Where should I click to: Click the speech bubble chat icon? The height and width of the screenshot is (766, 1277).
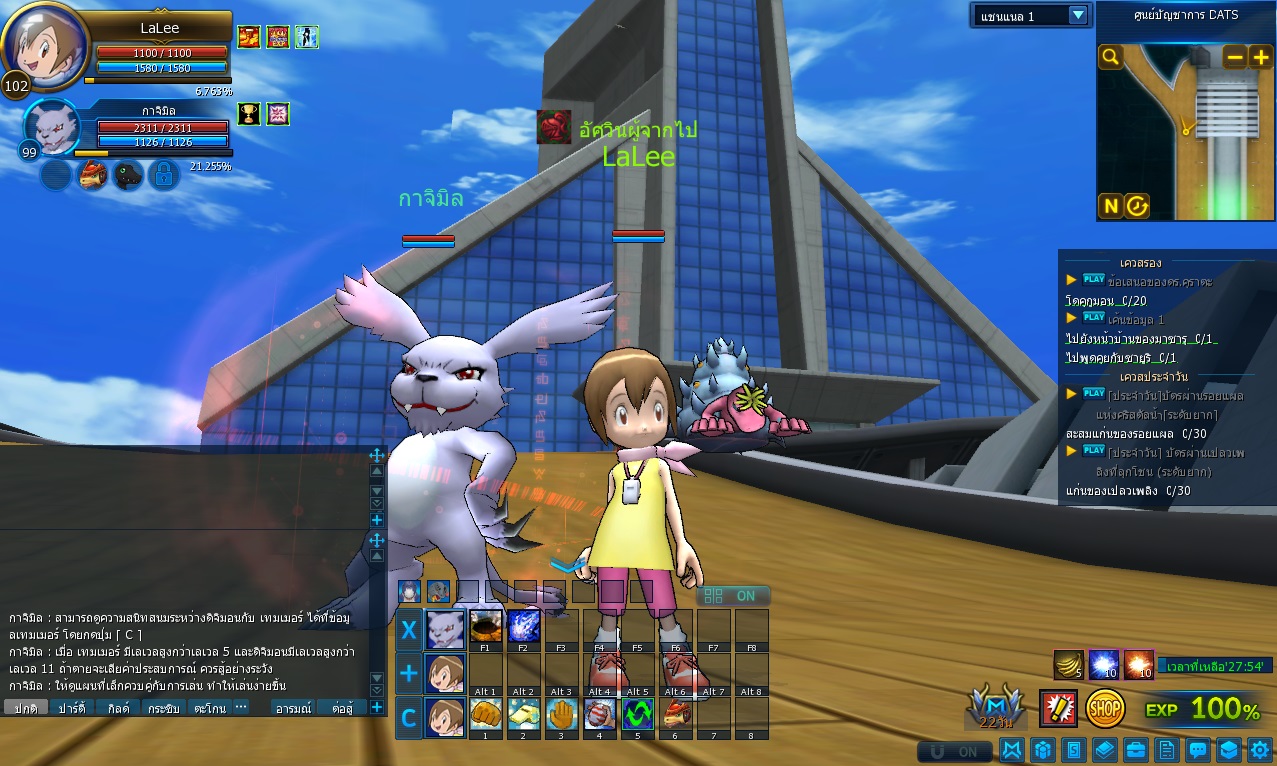coord(1198,750)
